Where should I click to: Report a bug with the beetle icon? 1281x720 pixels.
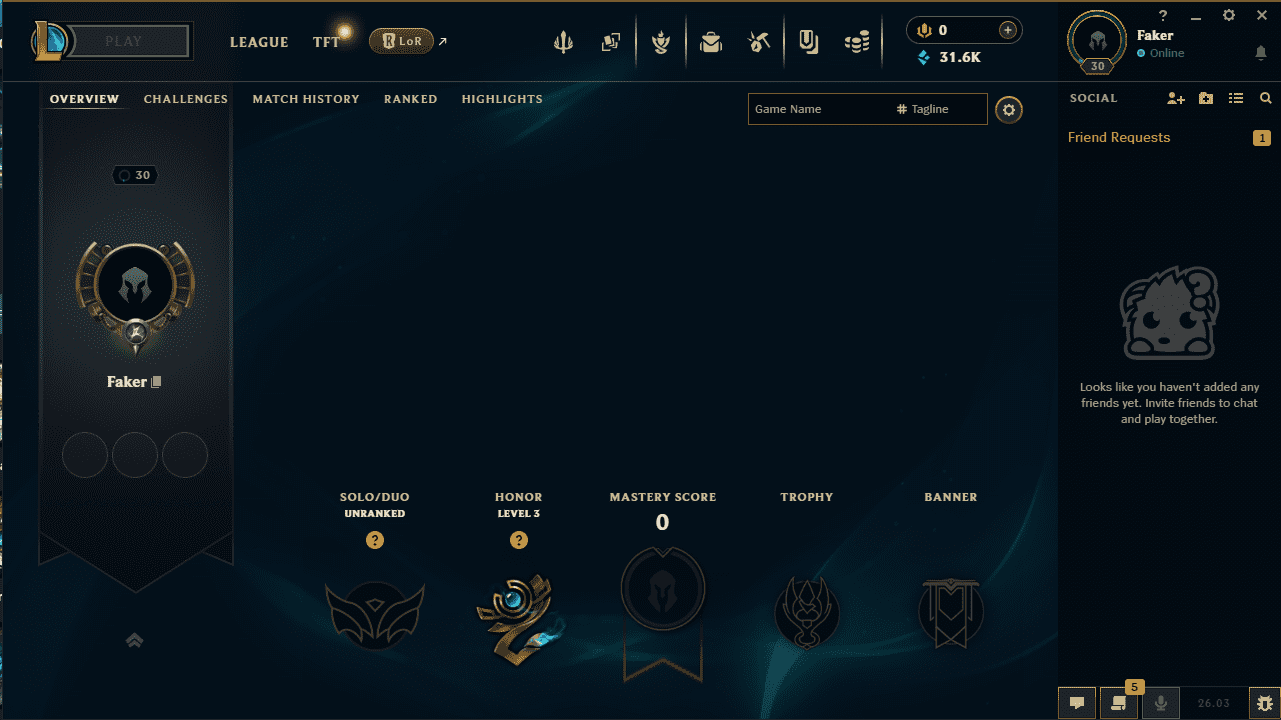point(1265,702)
